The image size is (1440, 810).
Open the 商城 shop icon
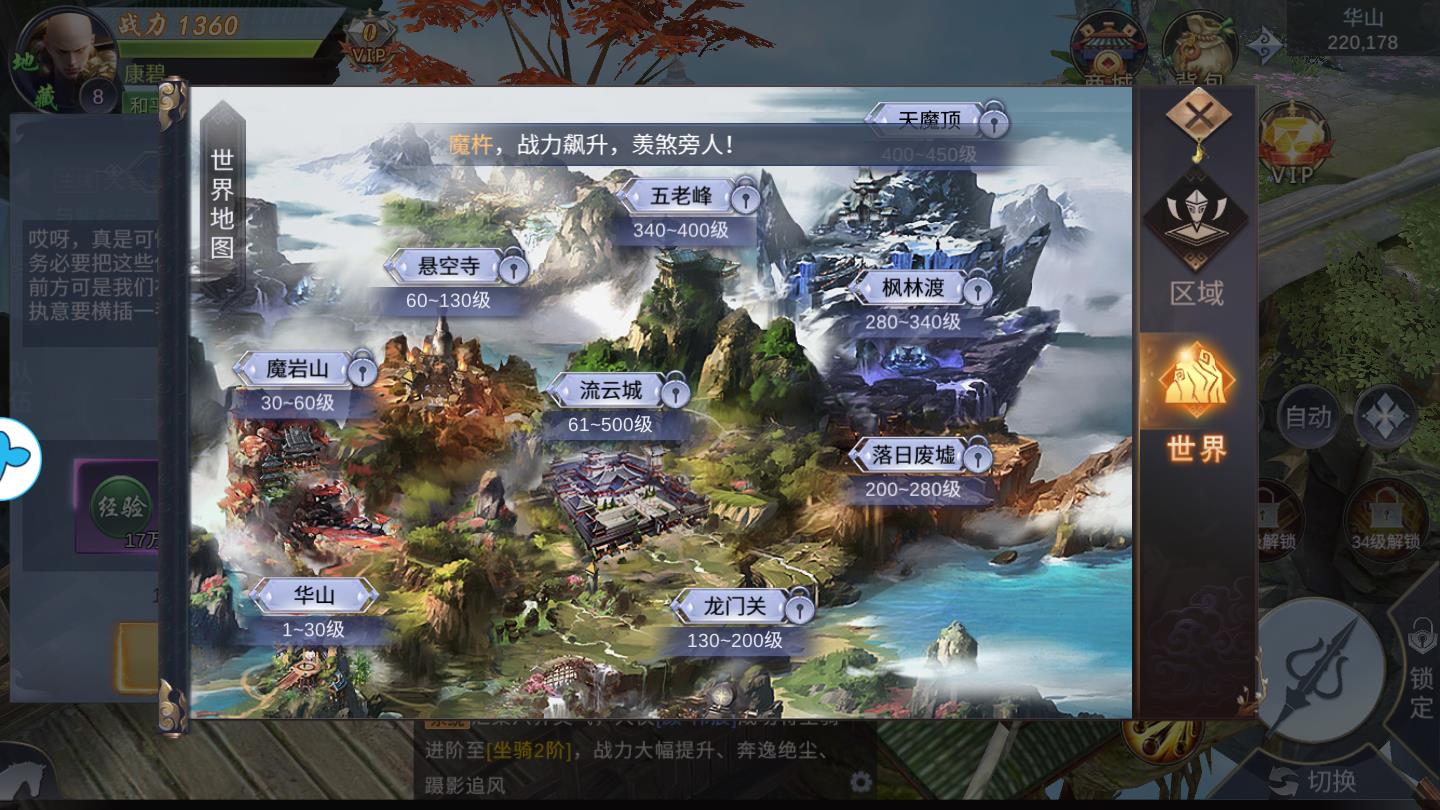click(x=1109, y=42)
